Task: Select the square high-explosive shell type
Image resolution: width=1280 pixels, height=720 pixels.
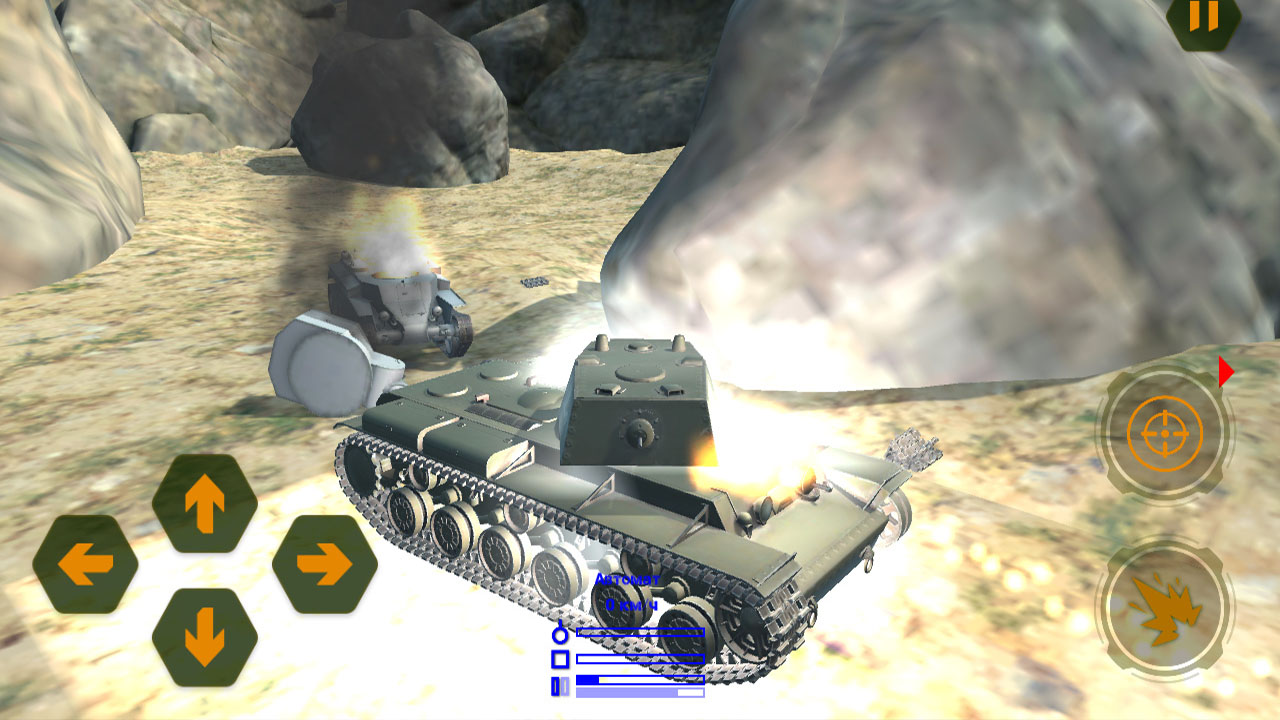Action: point(561,658)
